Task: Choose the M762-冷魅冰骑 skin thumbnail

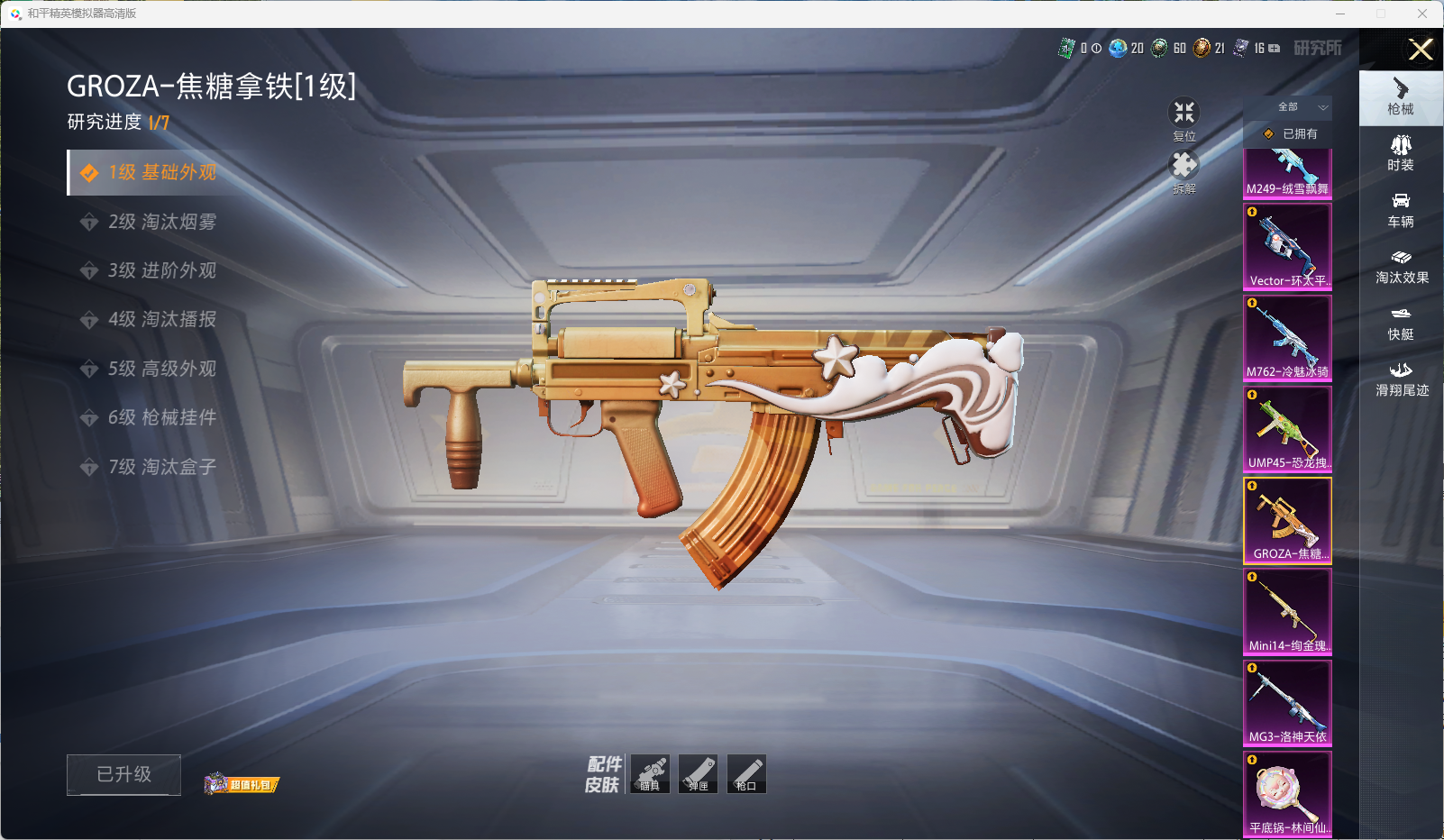Action: [x=1287, y=338]
